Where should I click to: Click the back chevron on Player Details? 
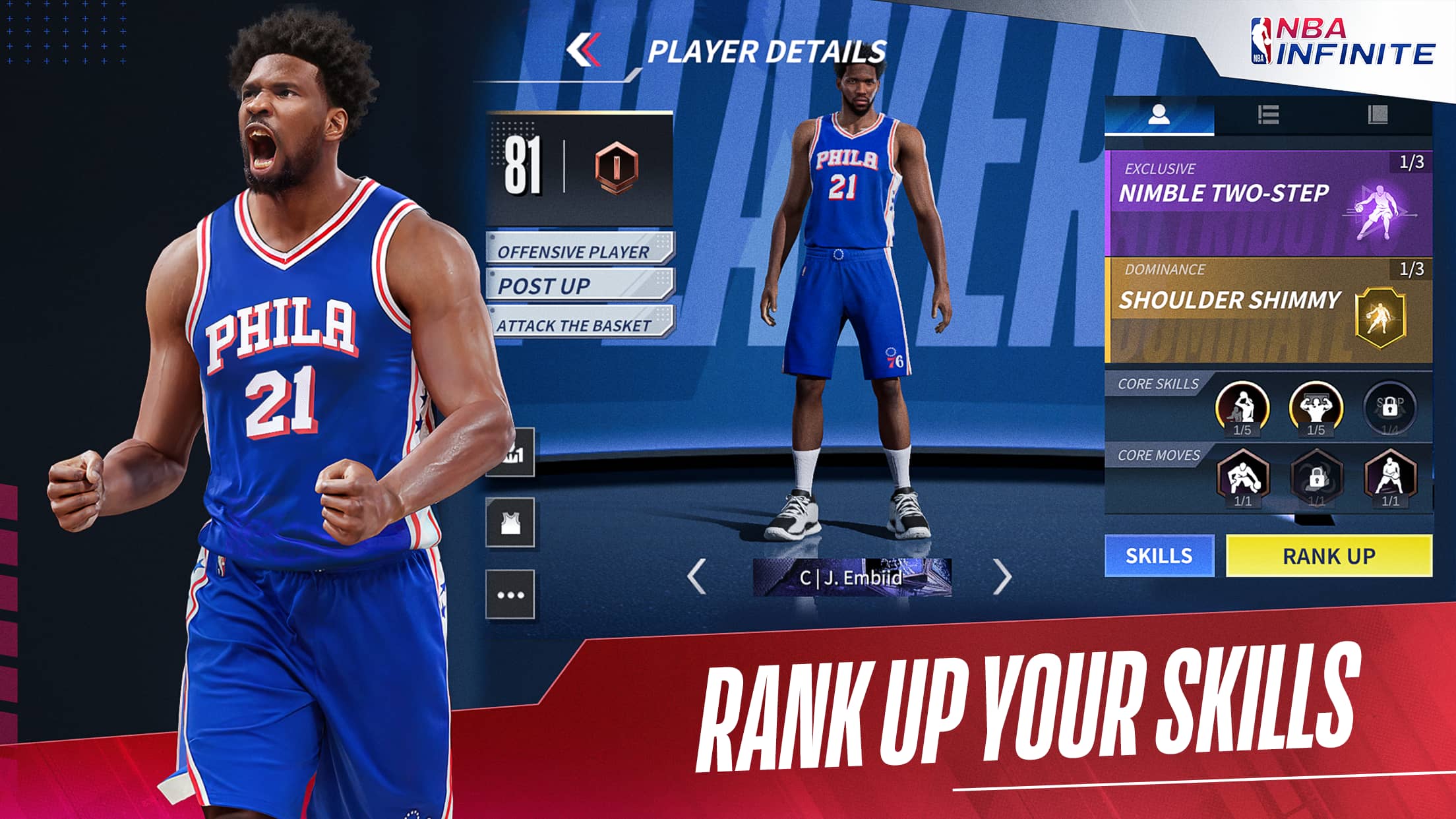582,49
